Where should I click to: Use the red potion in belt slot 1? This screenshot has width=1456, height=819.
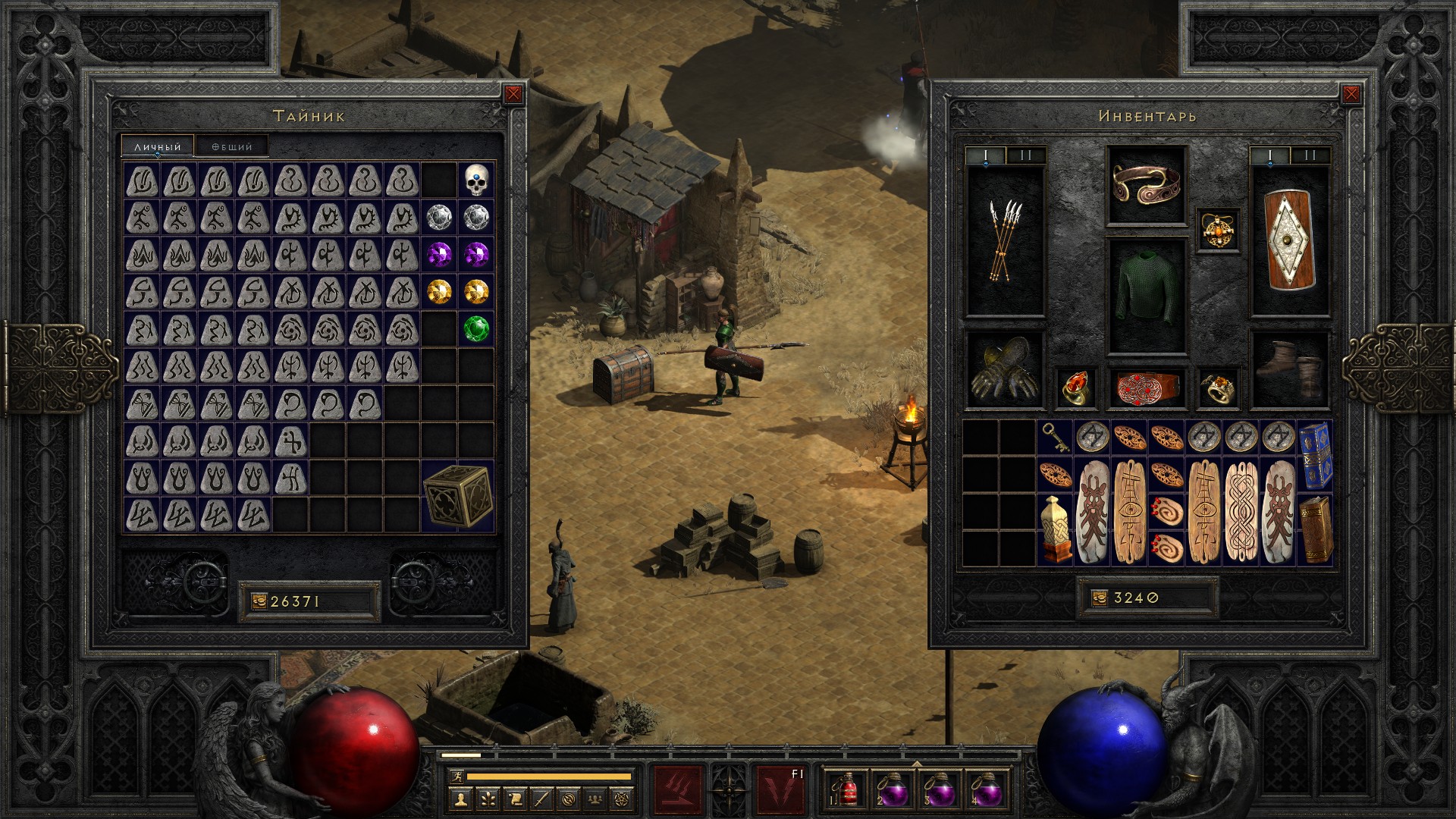click(x=847, y=790)
